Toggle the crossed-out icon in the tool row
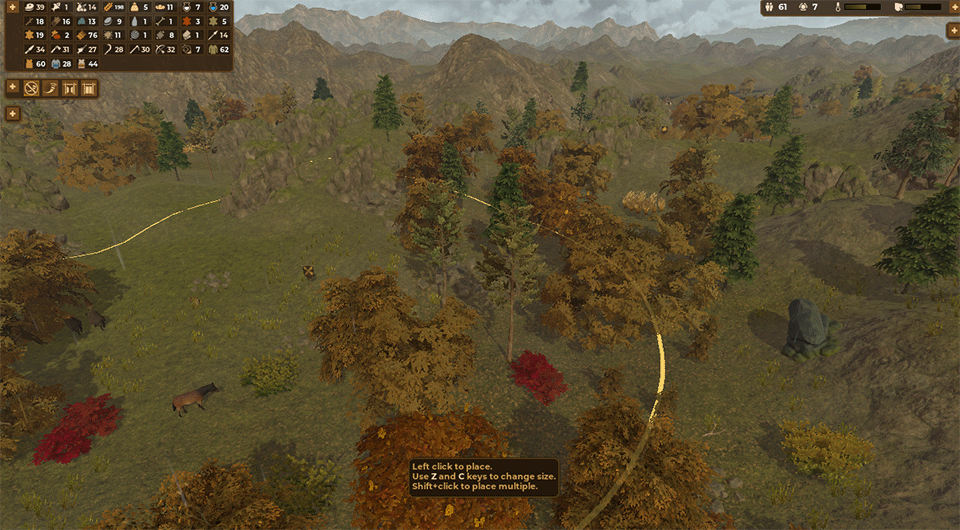Viewport: 960px width, 530px height. 31,88
